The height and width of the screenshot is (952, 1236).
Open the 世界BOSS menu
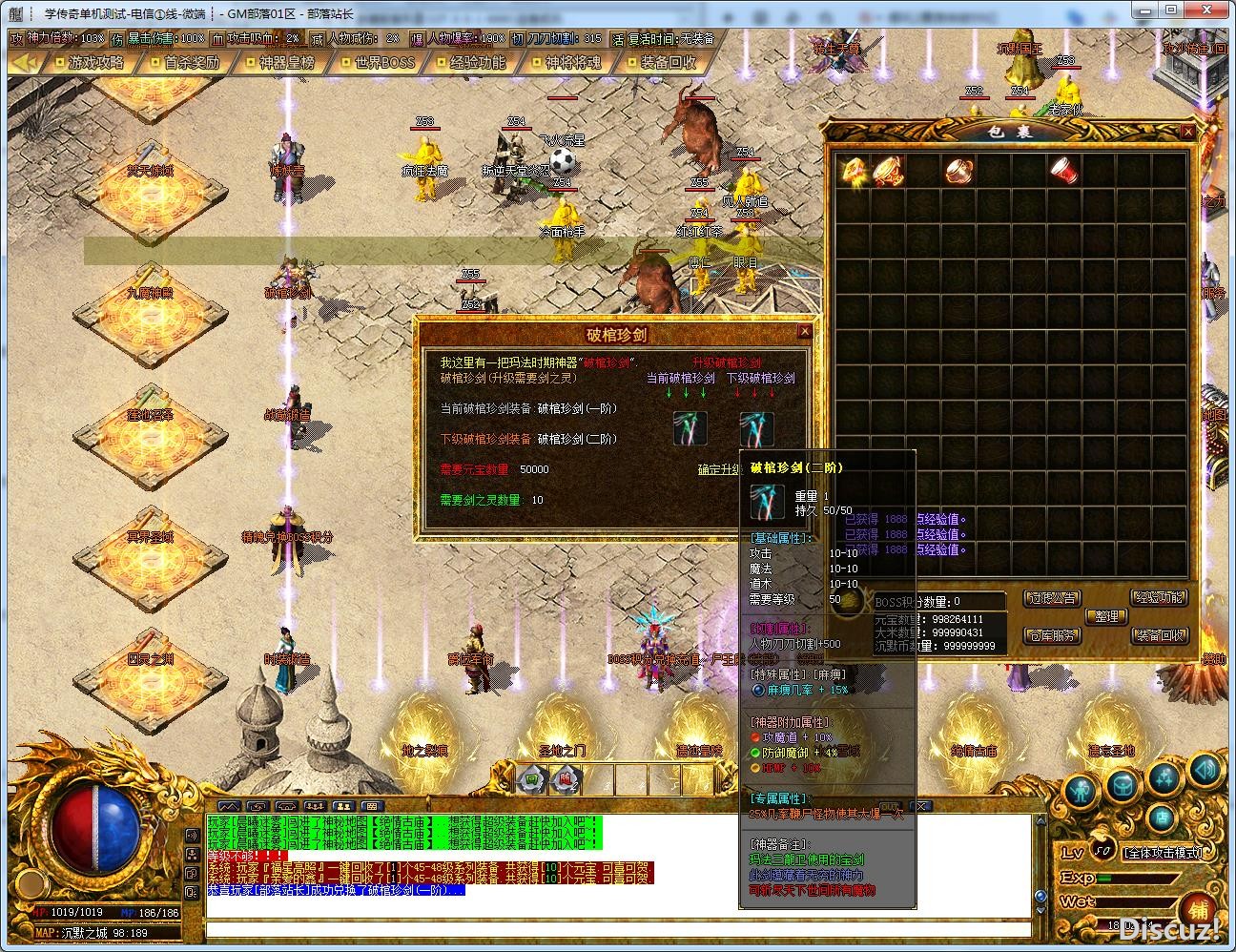tap(383, 63)
